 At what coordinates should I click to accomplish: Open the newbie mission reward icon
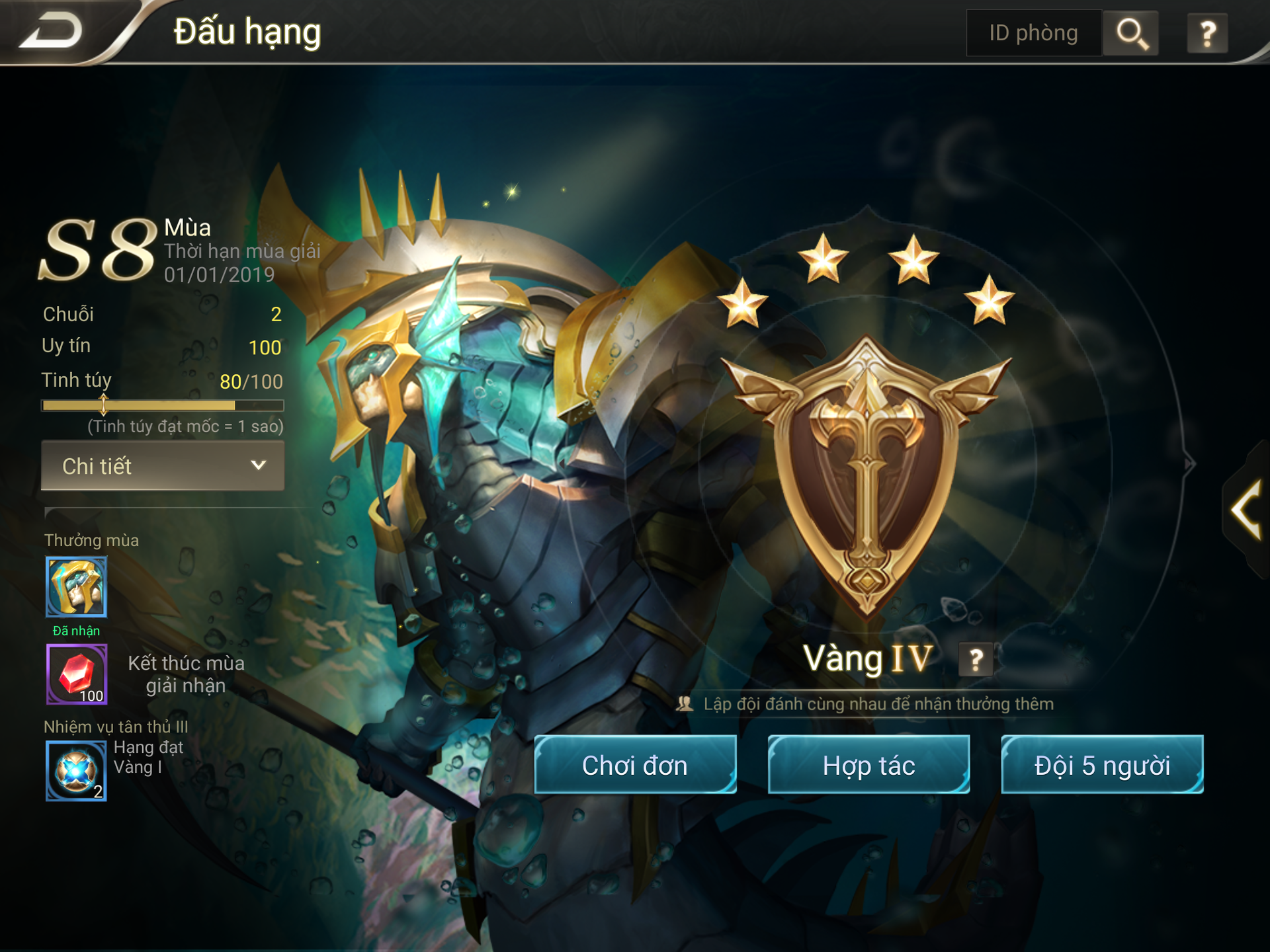point(77,771)
